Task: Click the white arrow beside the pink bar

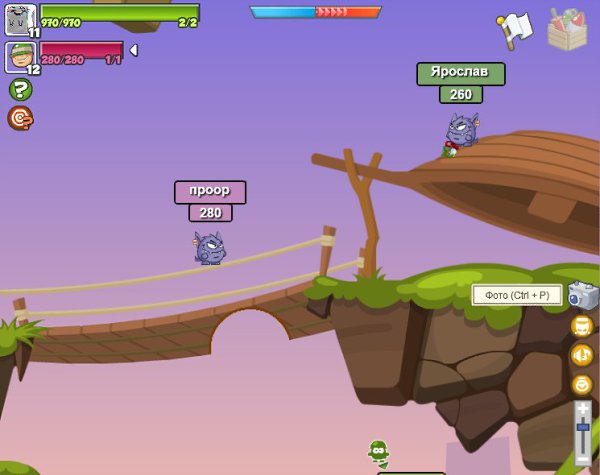Action: 134,49
